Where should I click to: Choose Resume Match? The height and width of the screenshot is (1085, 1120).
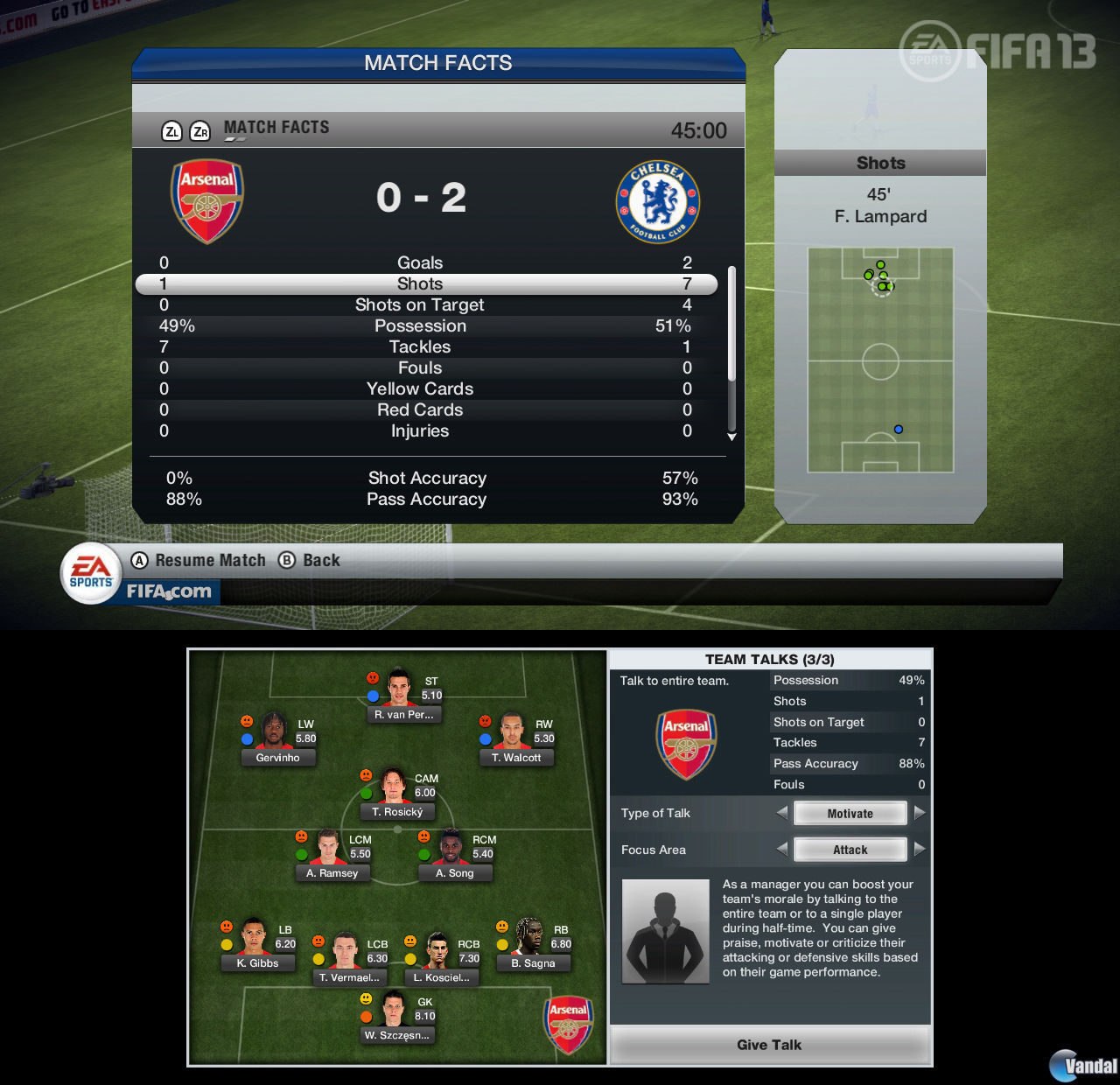pyautogui.click(x=210, y=560)
